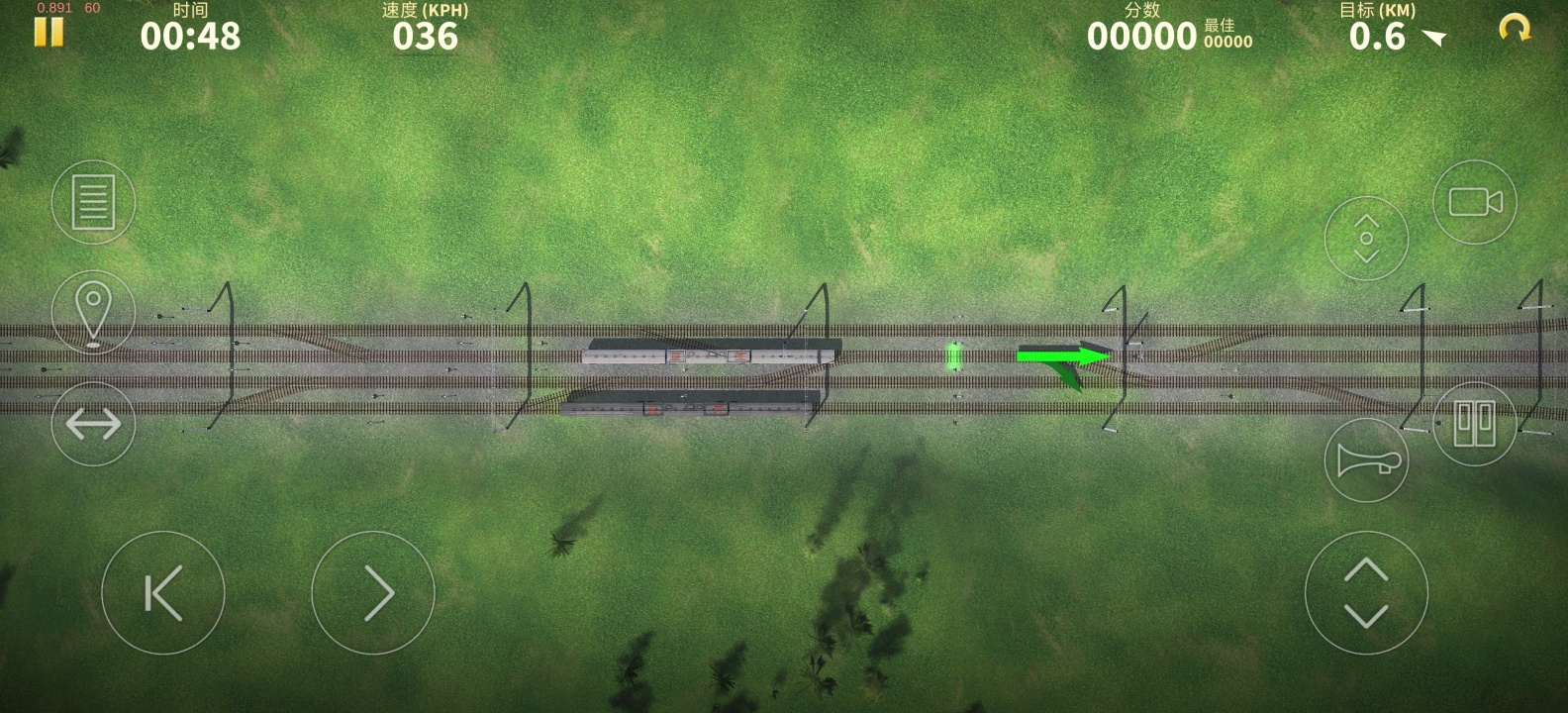Operate the train doors button
Image resolution: width=1568 pixels, height=713 pixels.
click(1475, 424)
